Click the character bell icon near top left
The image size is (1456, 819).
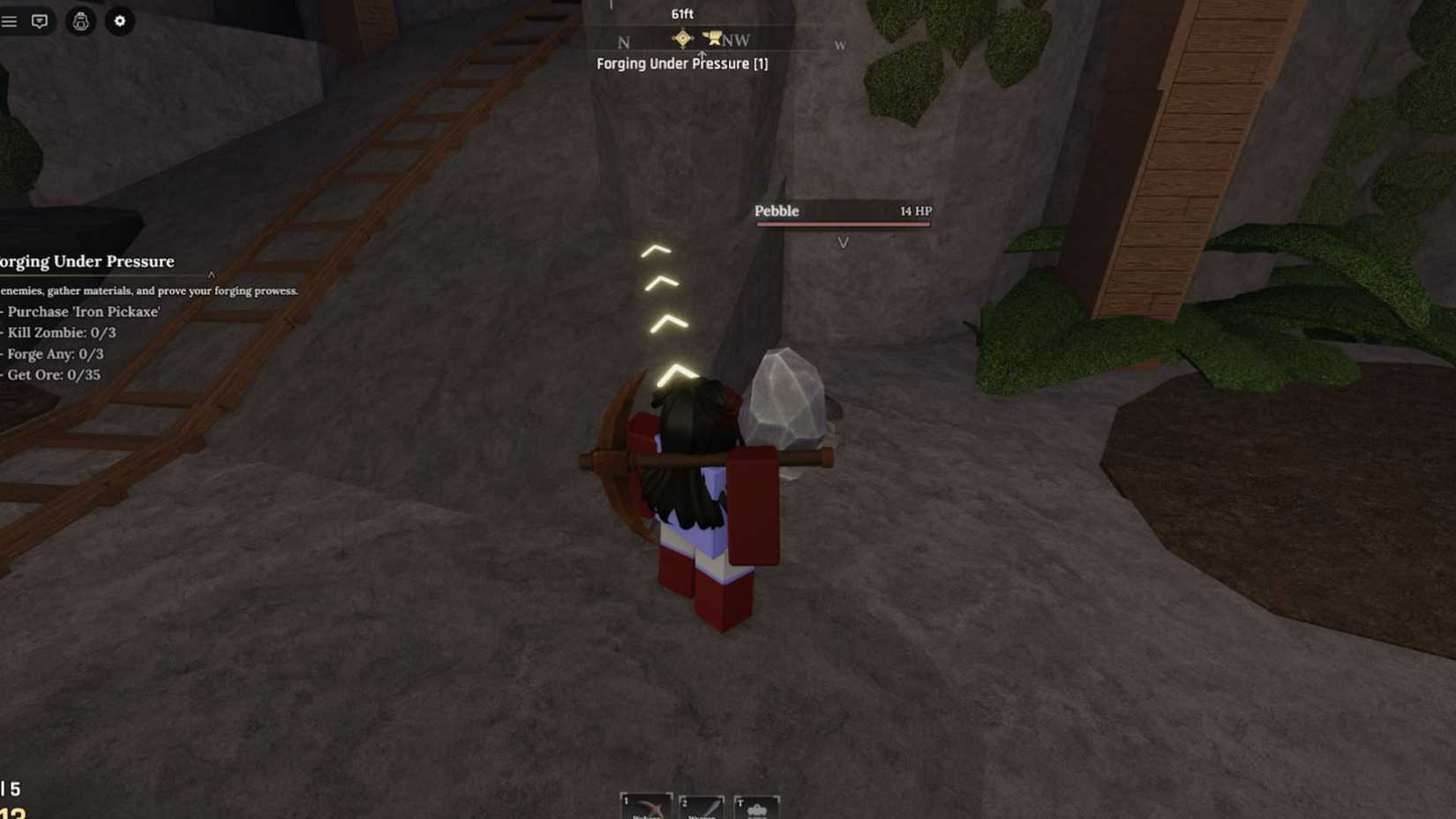[x=79, y=21]
